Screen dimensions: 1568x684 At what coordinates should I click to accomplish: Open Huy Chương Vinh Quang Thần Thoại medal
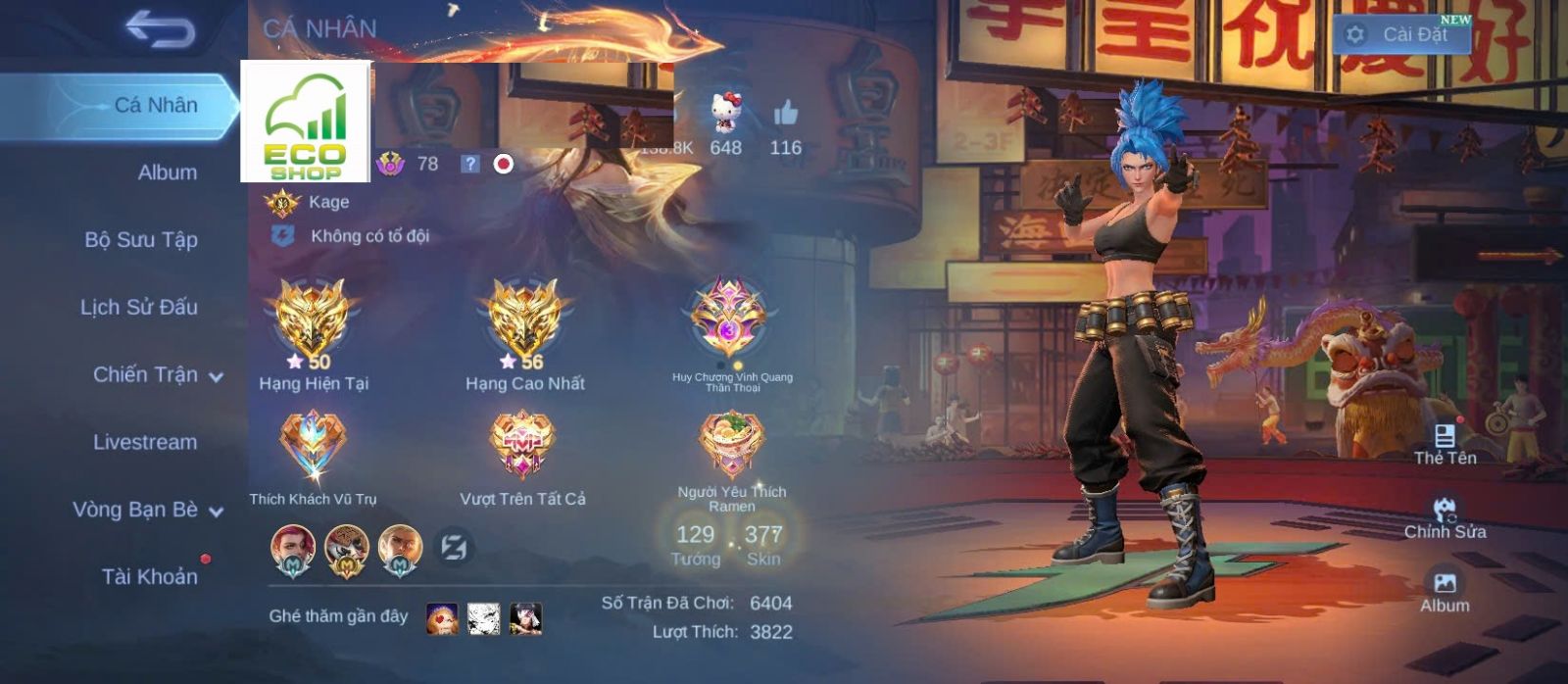[731, 319]
